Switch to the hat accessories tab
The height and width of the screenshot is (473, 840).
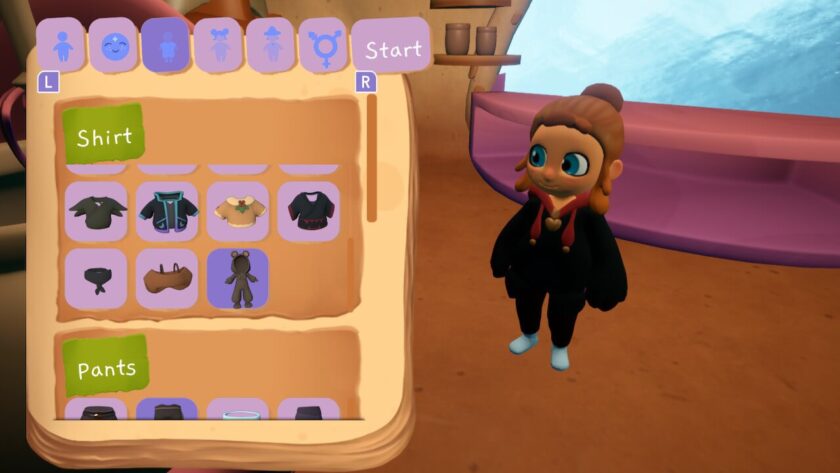tap(270, 46)
